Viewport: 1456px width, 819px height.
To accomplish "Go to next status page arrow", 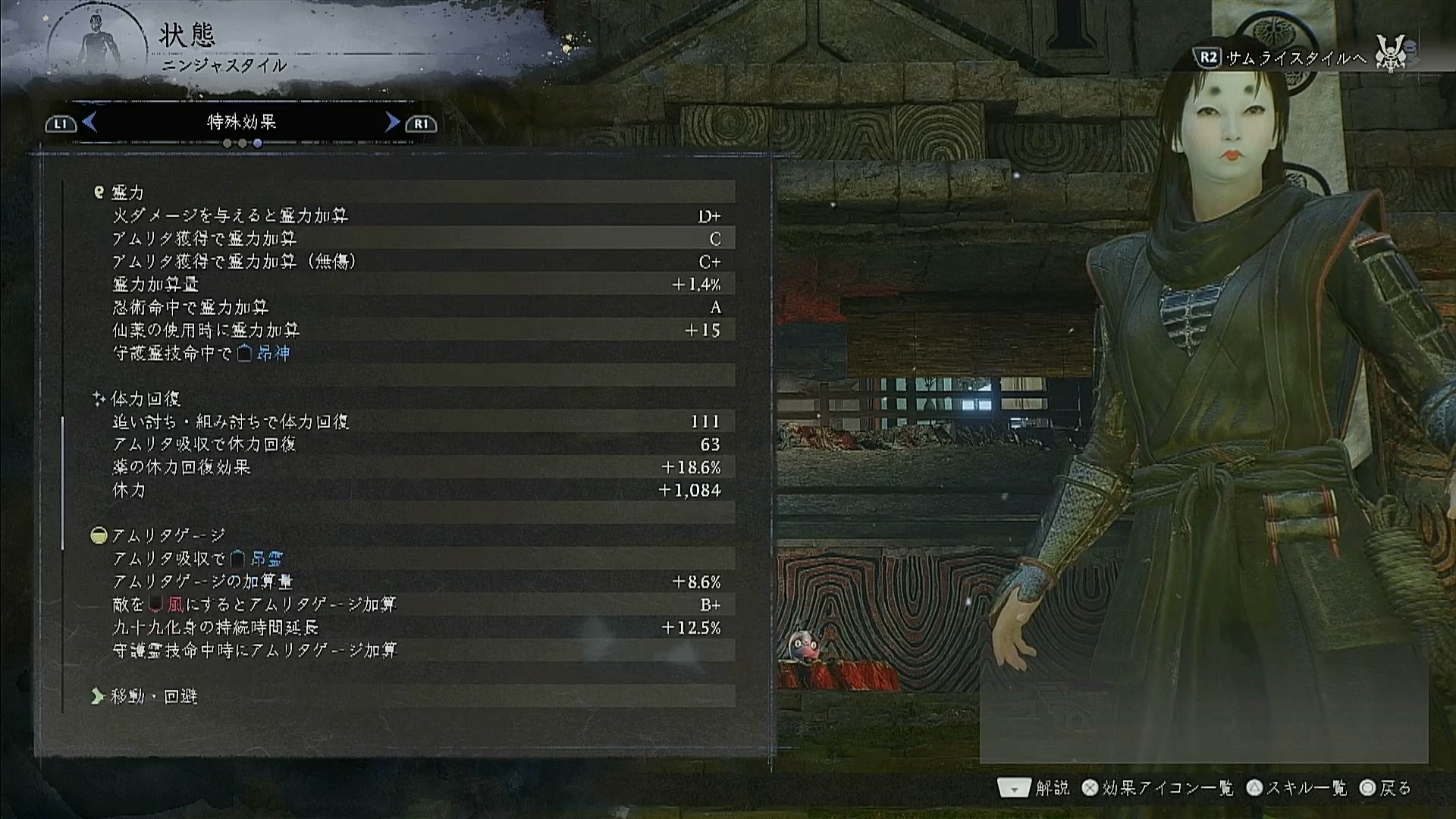I will point(392,122).
